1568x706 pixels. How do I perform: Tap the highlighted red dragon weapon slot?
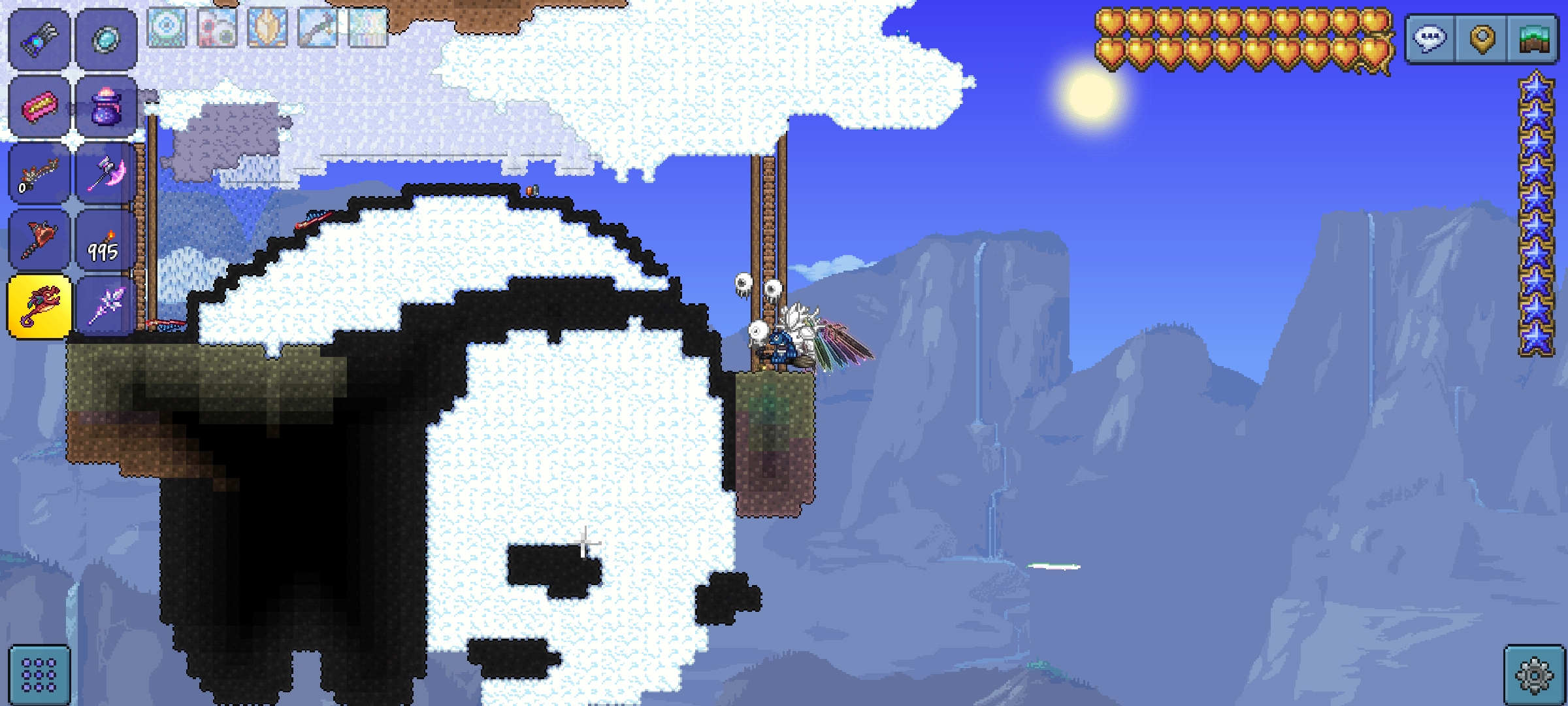point(39,307)
